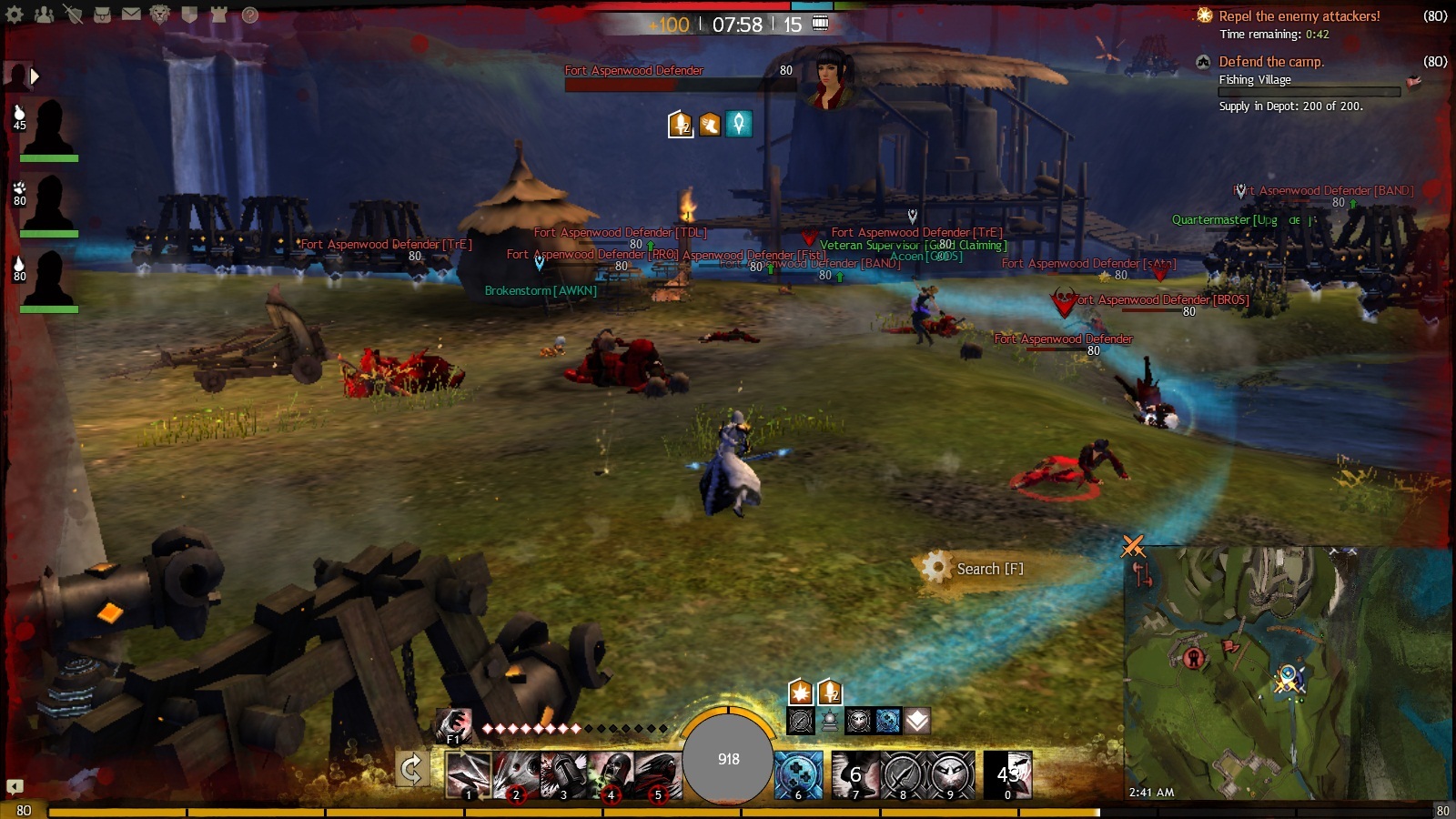The width and height of the screenshot is (1456, 819).
Task: Open the contacts and LFG panel
Action: [x=44, y=15]
